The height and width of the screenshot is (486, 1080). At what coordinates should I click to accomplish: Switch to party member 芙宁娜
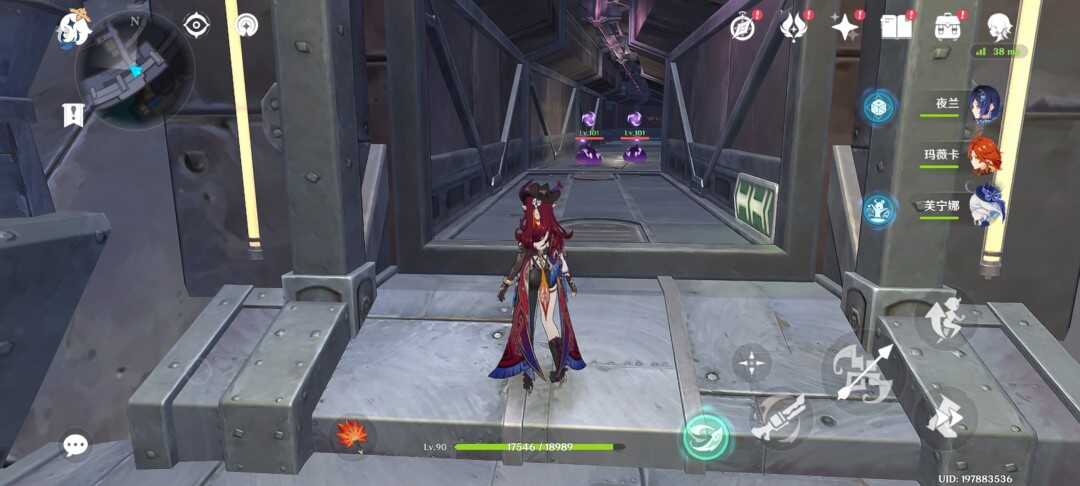click(984, 207)
